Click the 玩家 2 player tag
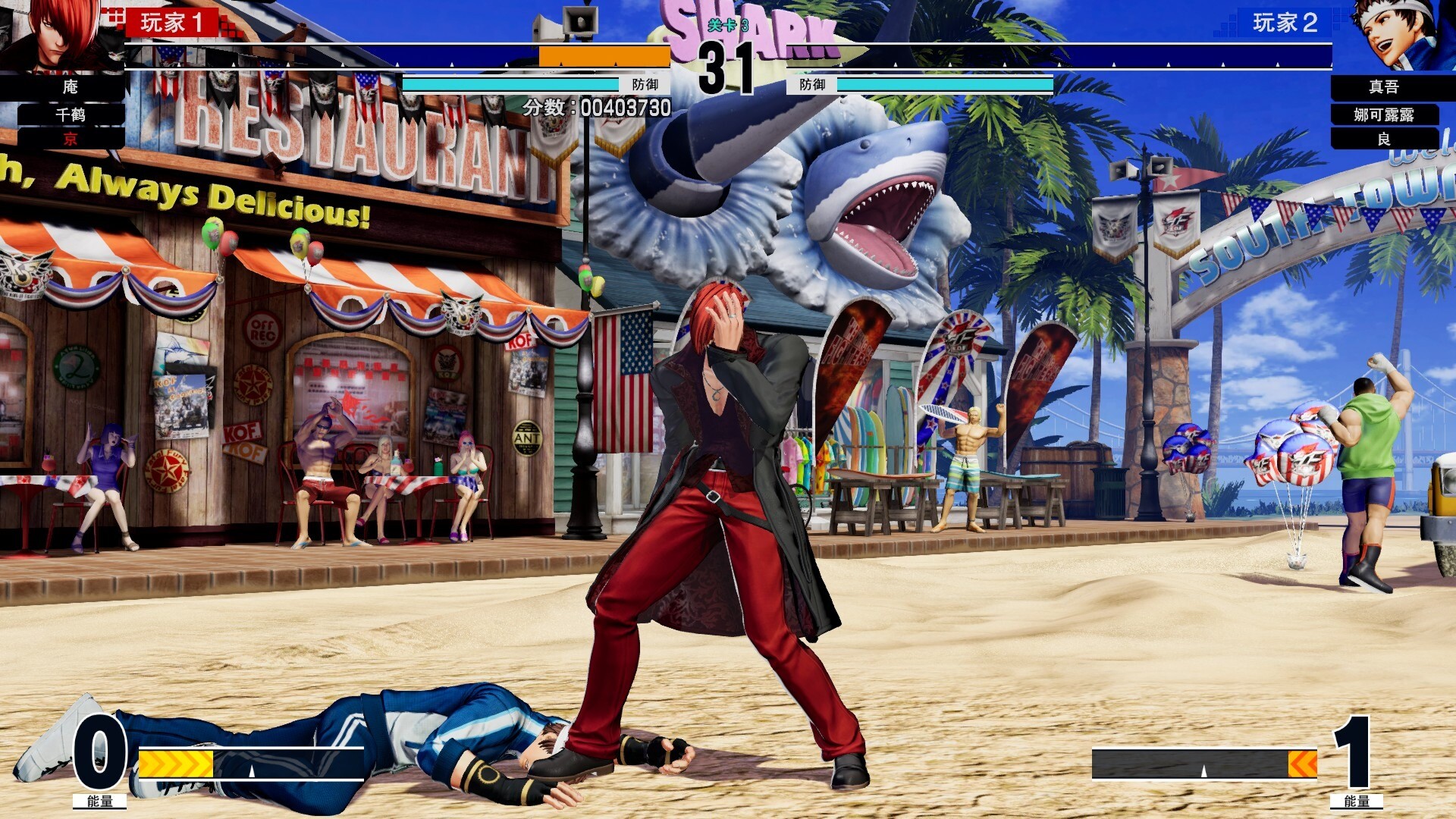1456x819 pixels. 1285,23
